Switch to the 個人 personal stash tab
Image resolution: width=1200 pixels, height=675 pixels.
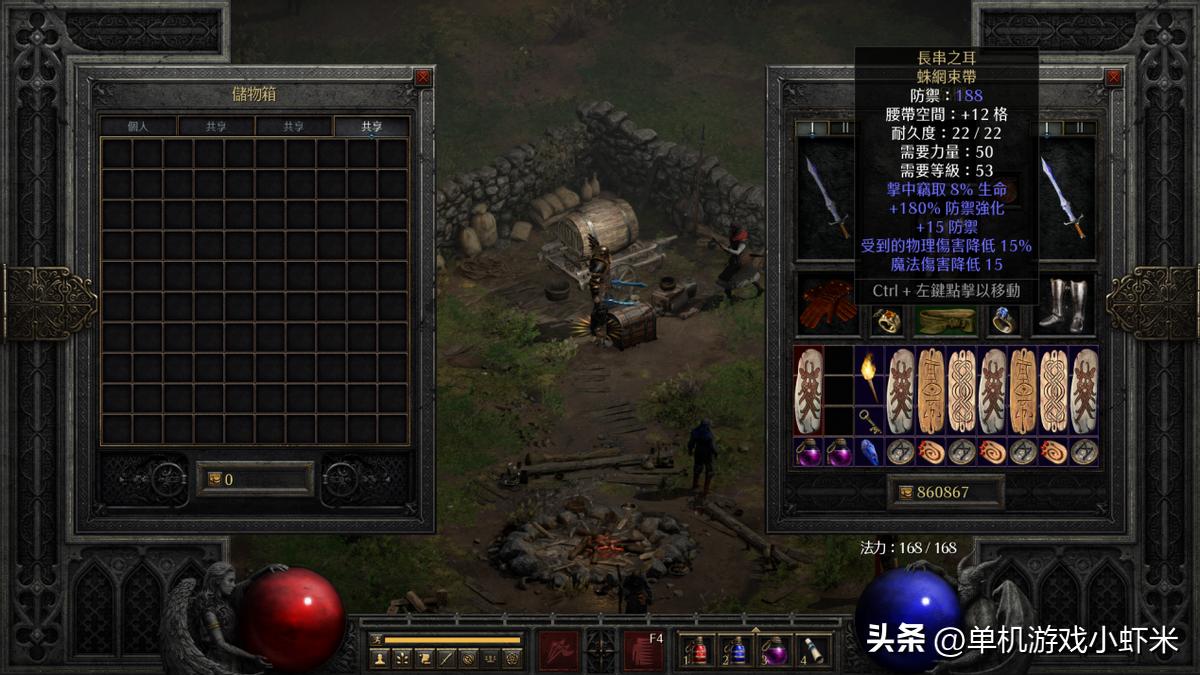(x=138, y=127)
